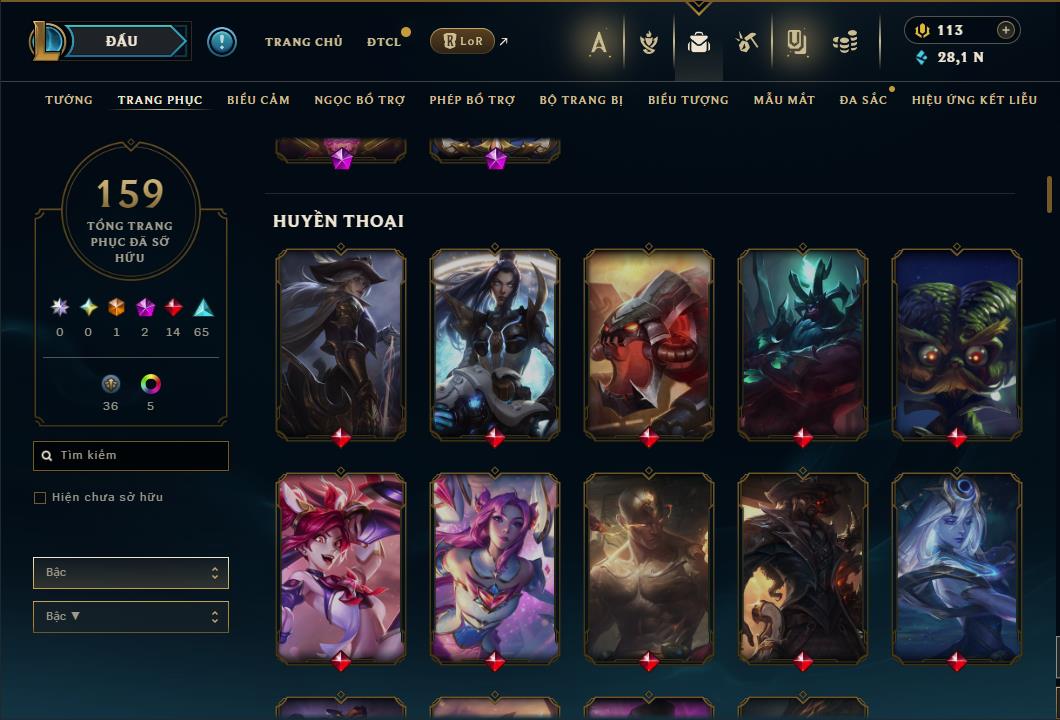Screen dimensions: 1060x720
Task: Switch to PHÉP BỔ TRỢ tab
Action: 472,100
